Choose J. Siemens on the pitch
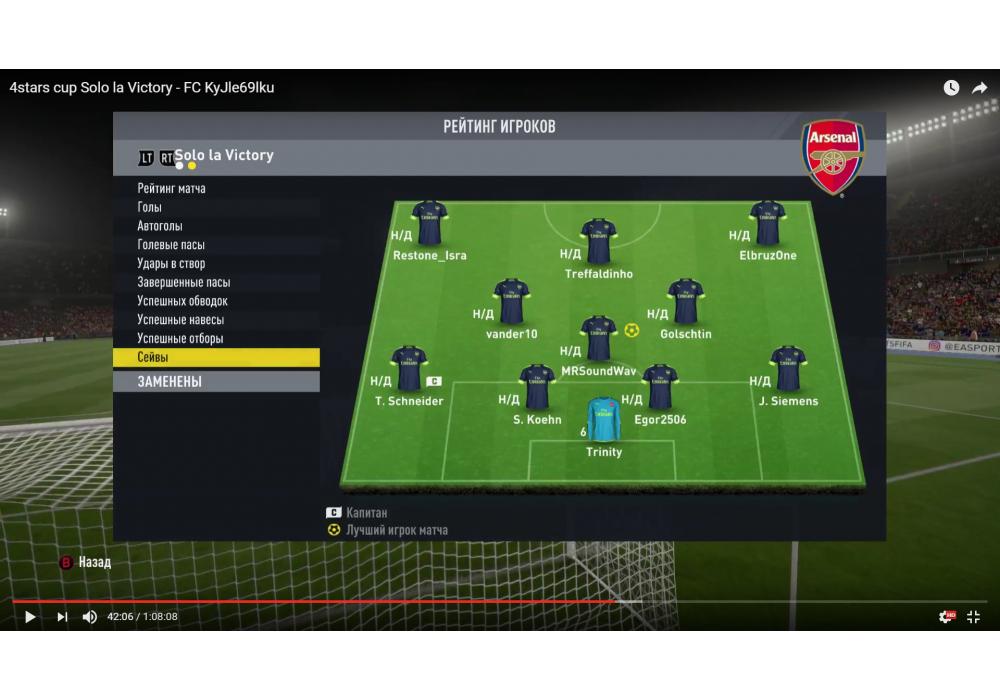Viewport: 1000px width, 700px height. 787,369
